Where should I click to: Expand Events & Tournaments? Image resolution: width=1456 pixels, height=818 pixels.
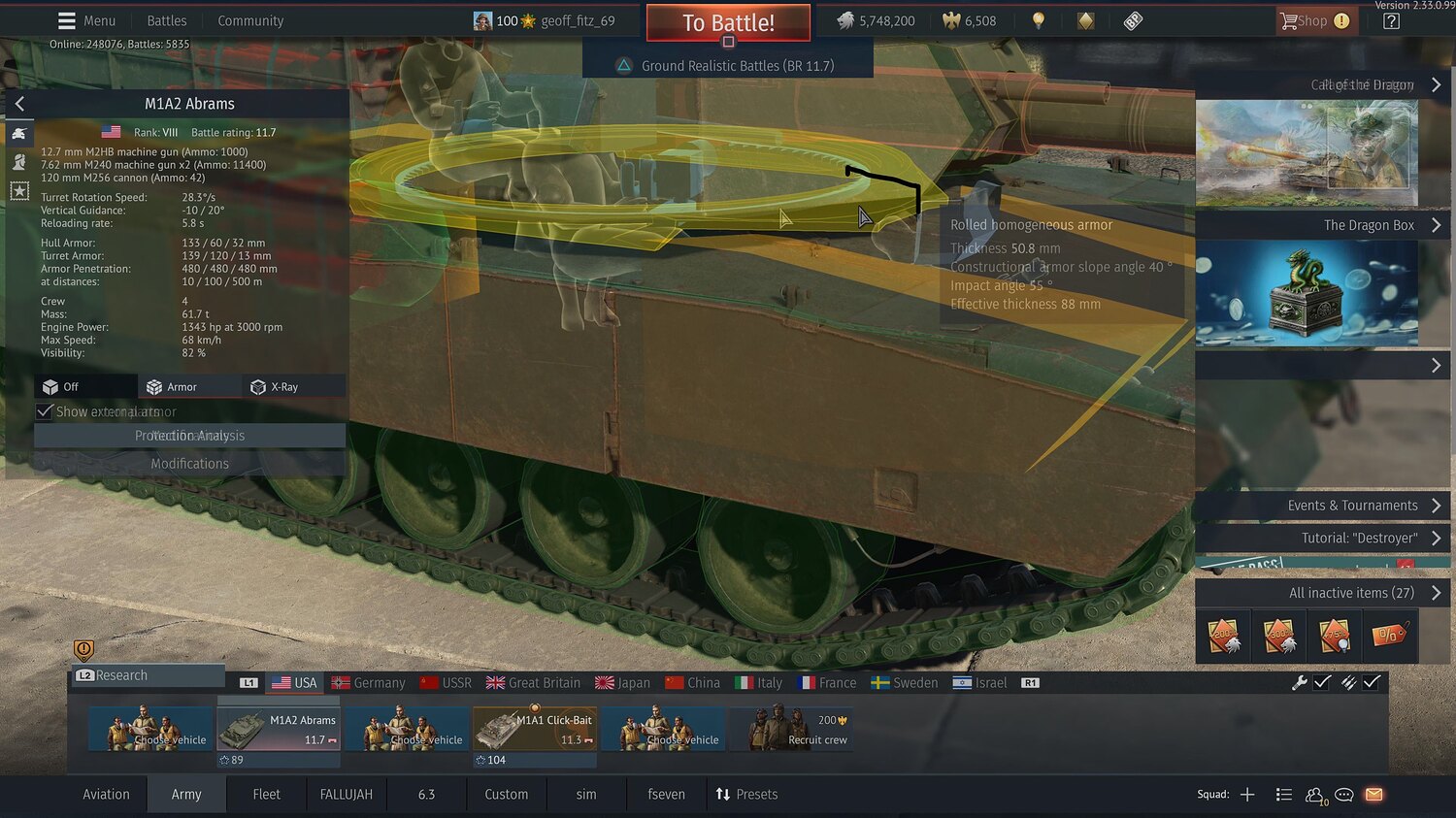click(1352, 505)
